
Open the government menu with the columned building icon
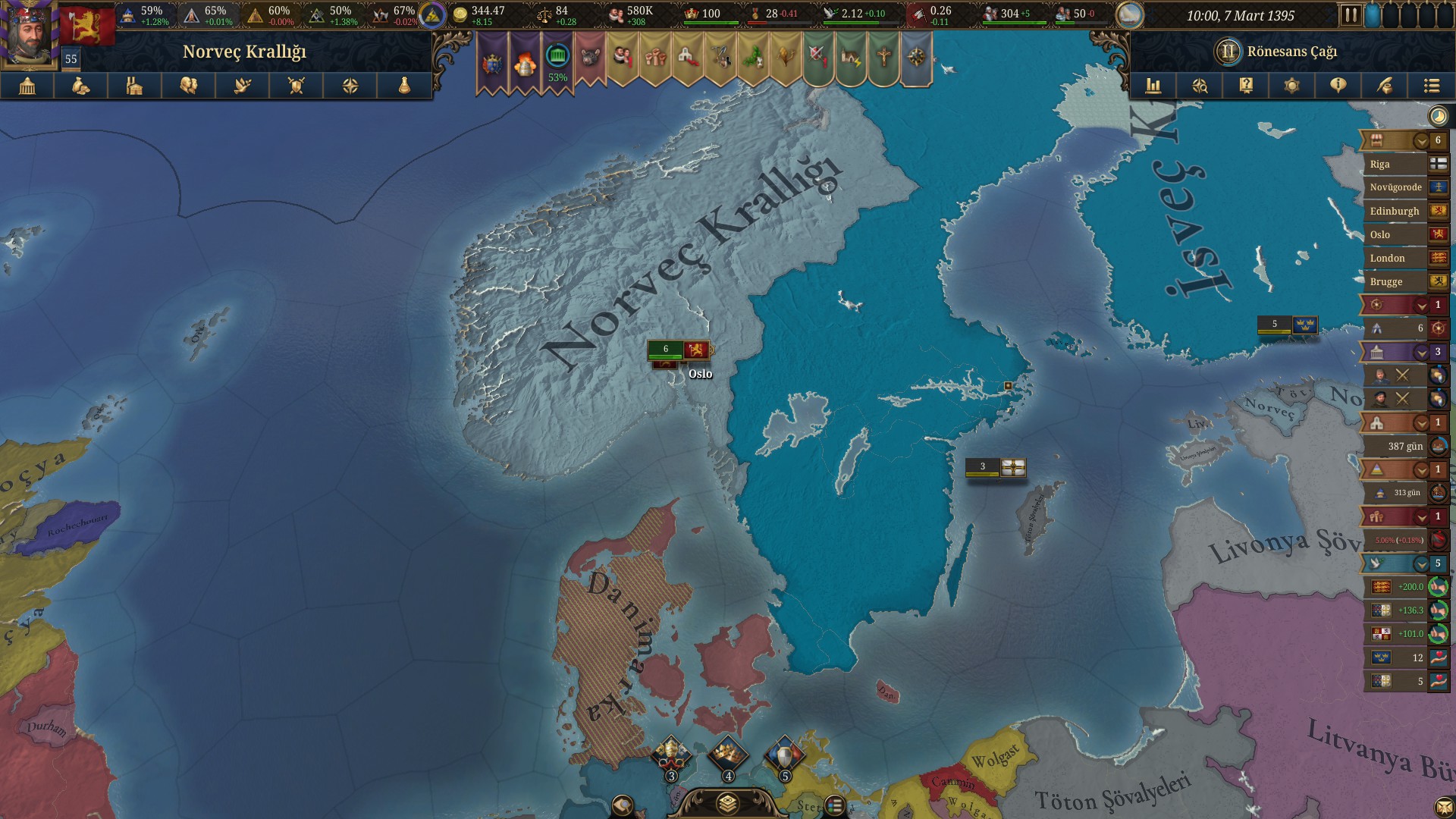(x=27, y=86)
